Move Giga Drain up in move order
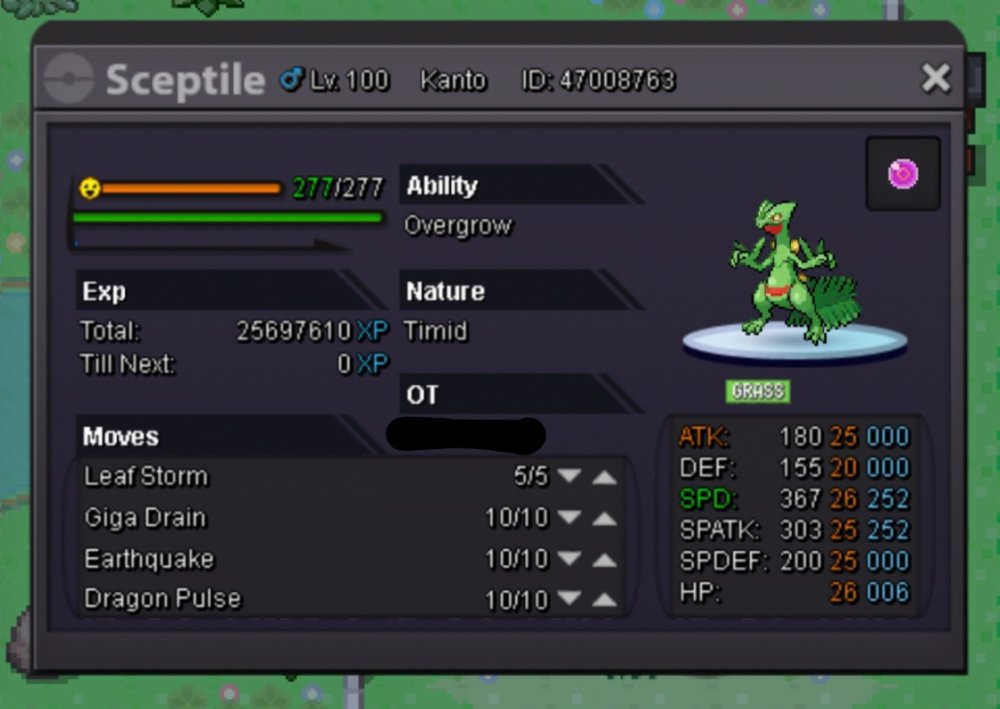 604,518
